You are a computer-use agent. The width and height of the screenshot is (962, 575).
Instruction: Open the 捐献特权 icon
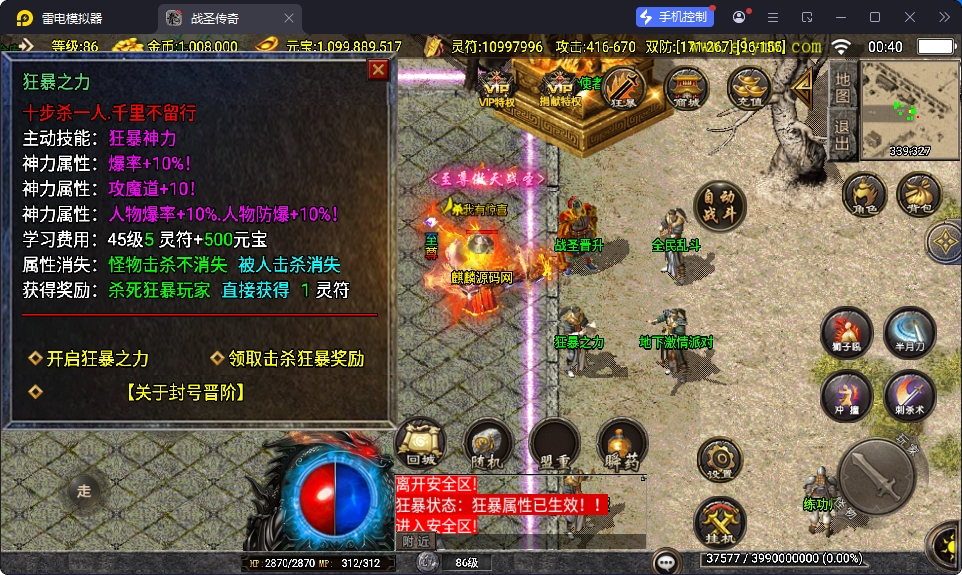point(560,84)
